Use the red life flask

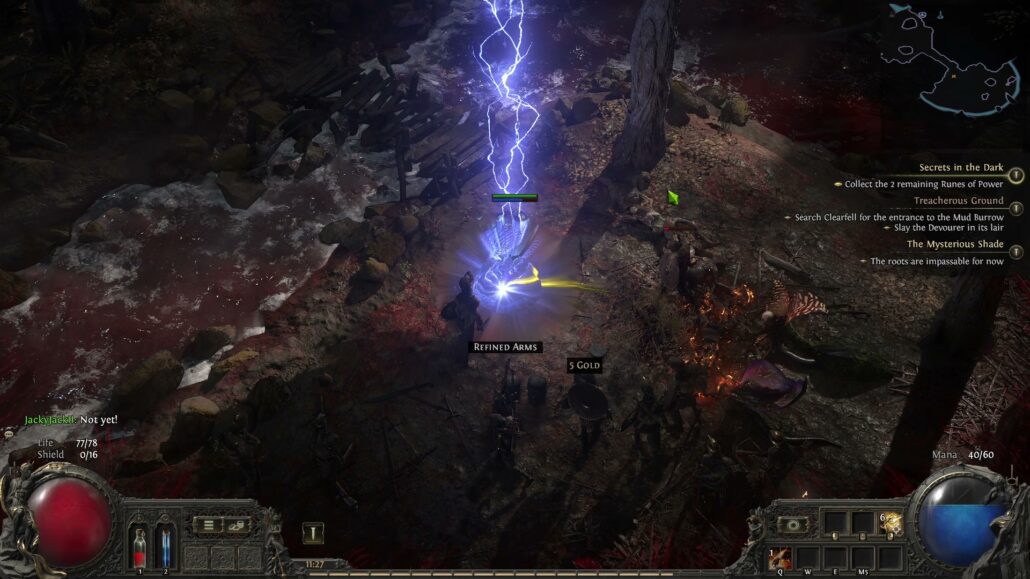coord(141,547)
